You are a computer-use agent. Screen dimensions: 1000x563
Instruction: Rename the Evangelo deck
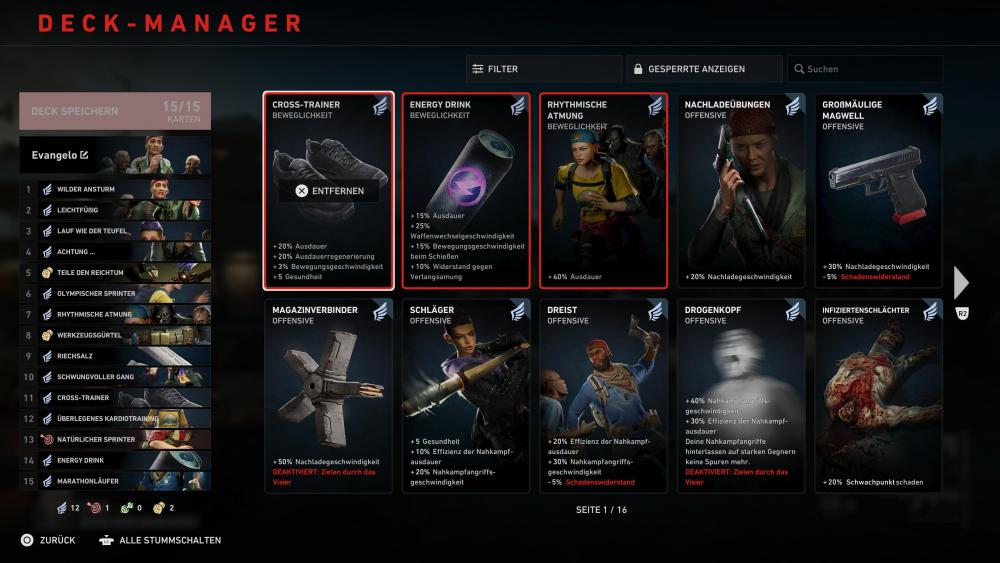pos(84,155)
